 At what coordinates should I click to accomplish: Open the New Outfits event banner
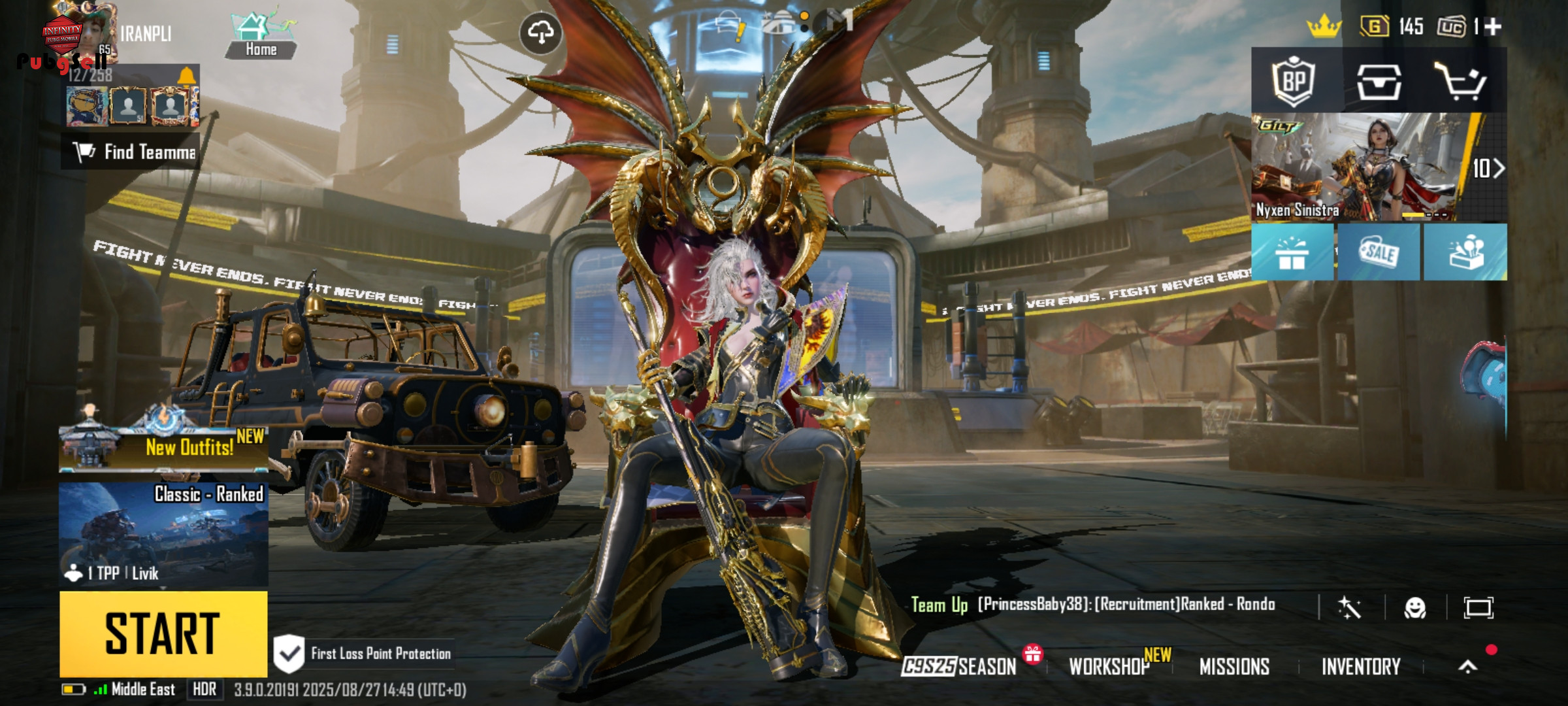163,448
